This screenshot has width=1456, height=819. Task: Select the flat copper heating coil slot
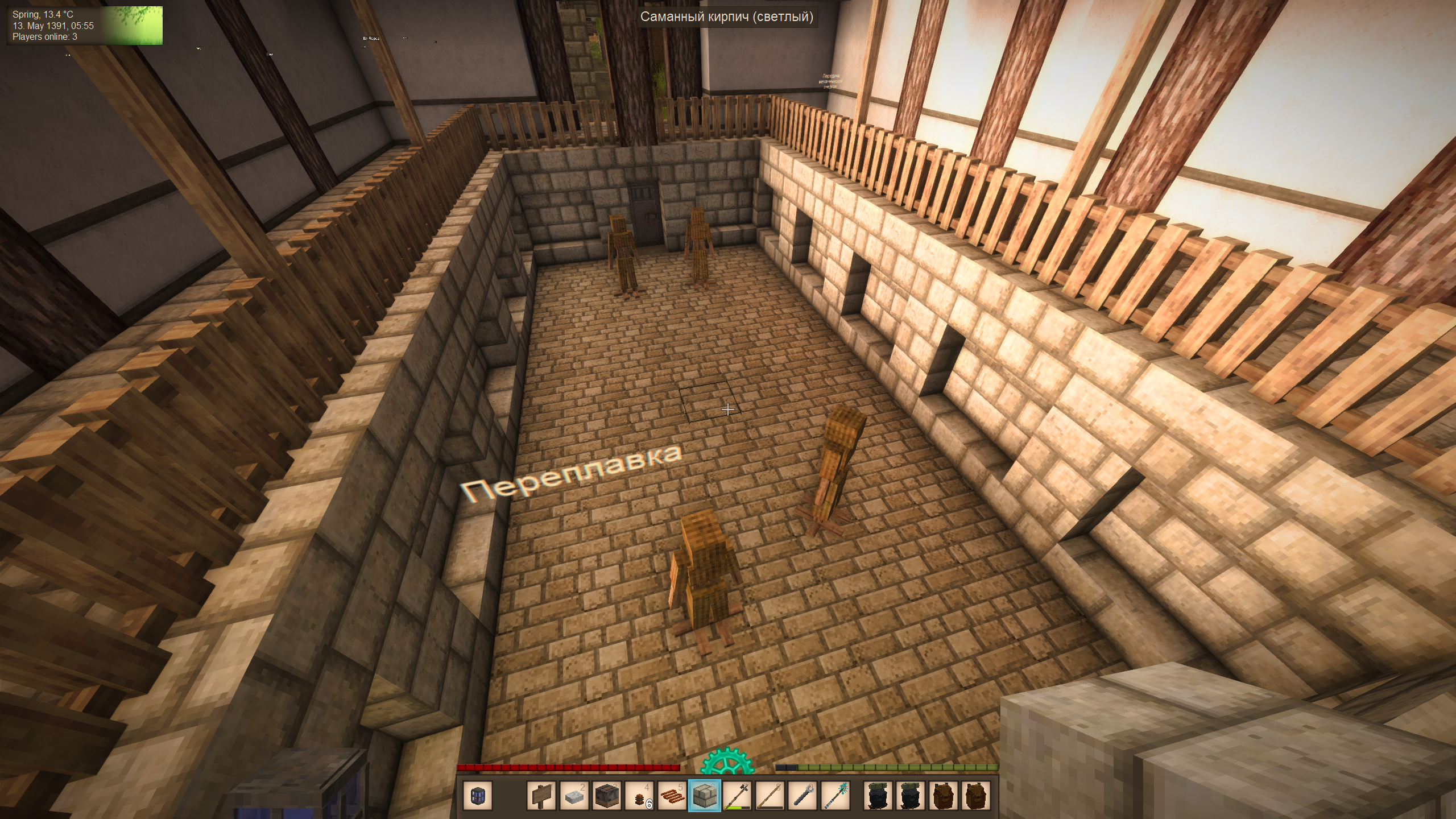pos(672,796)
